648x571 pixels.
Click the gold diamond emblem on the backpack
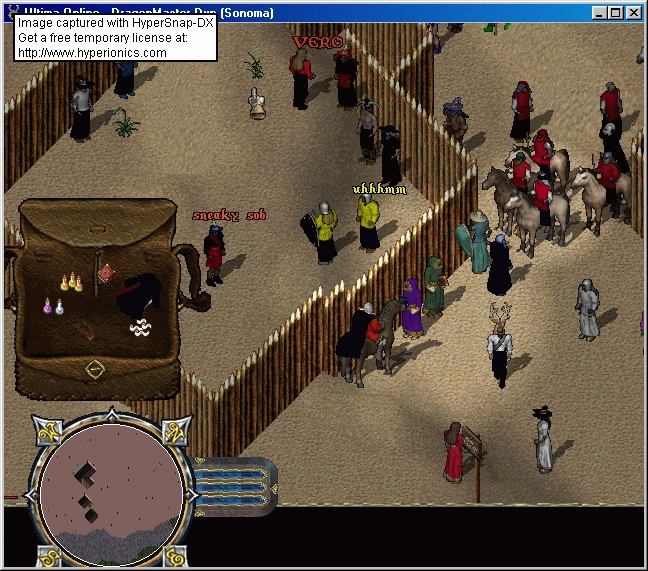95,369
